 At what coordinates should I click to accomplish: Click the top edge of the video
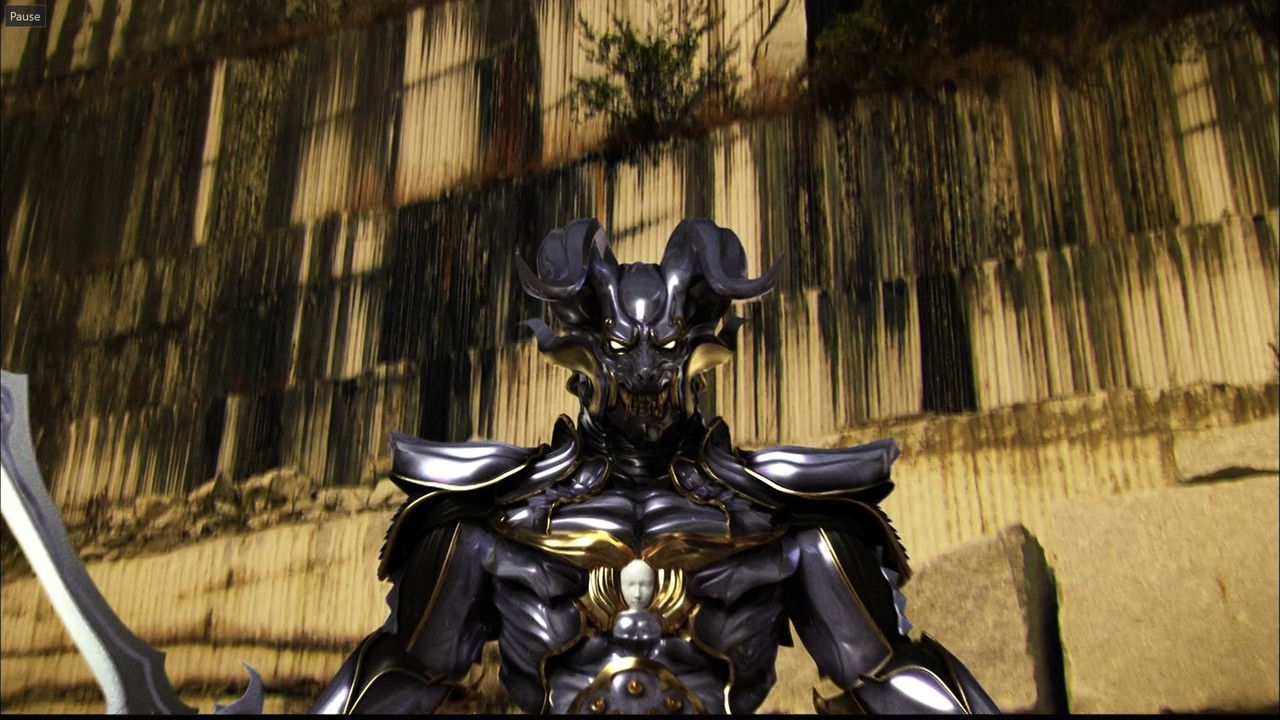[x=640, y=5]
